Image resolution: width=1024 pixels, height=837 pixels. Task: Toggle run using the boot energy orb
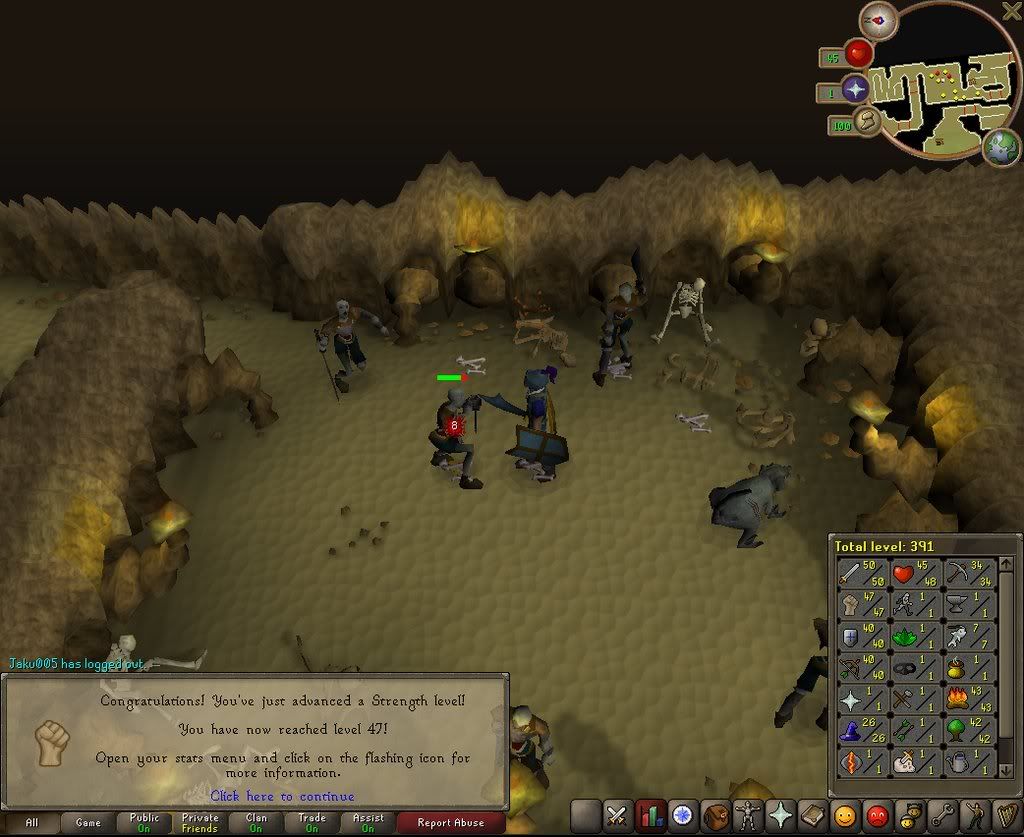867,123
